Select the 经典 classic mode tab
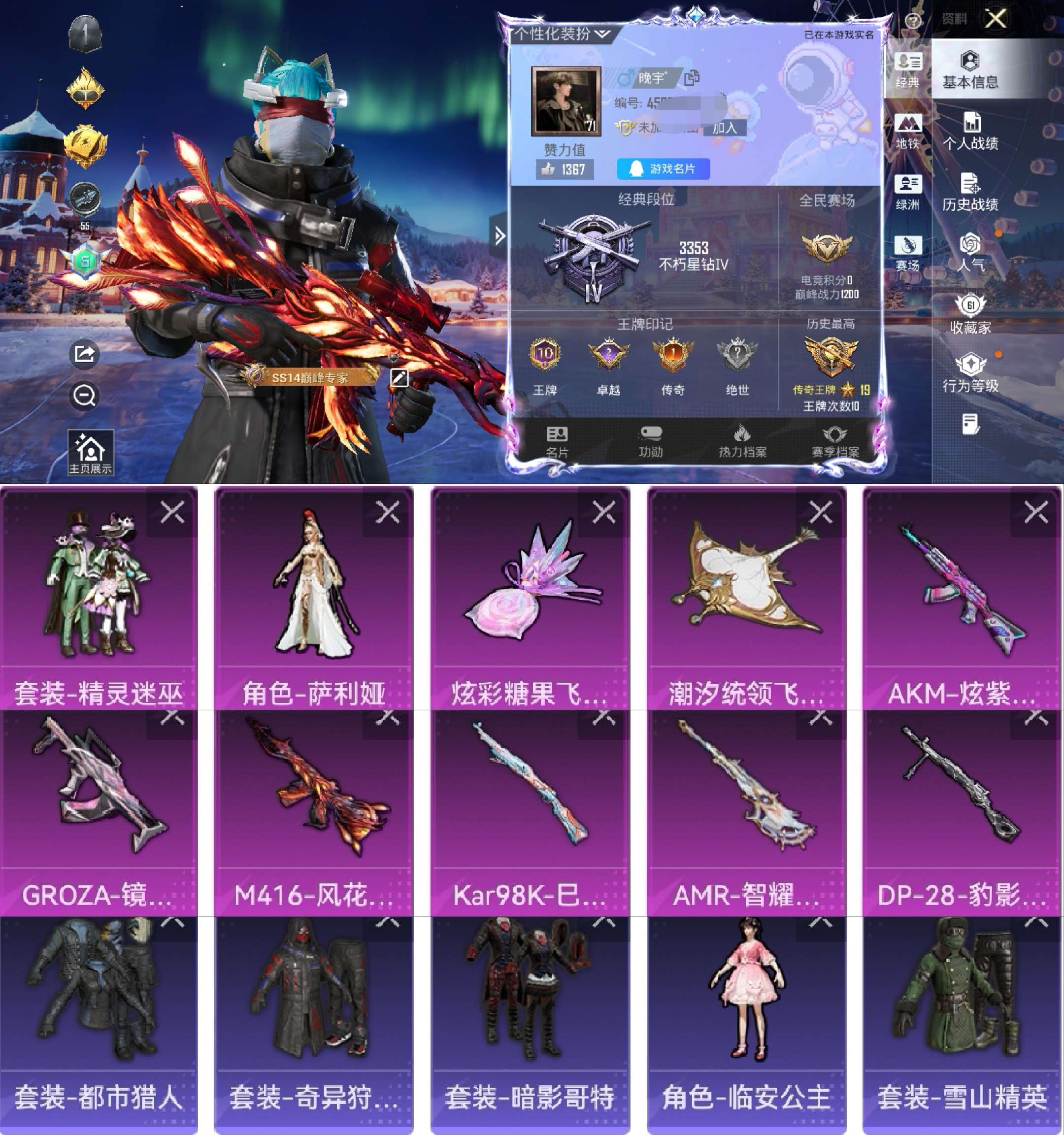1064x1135 pixels. (907, 69)
